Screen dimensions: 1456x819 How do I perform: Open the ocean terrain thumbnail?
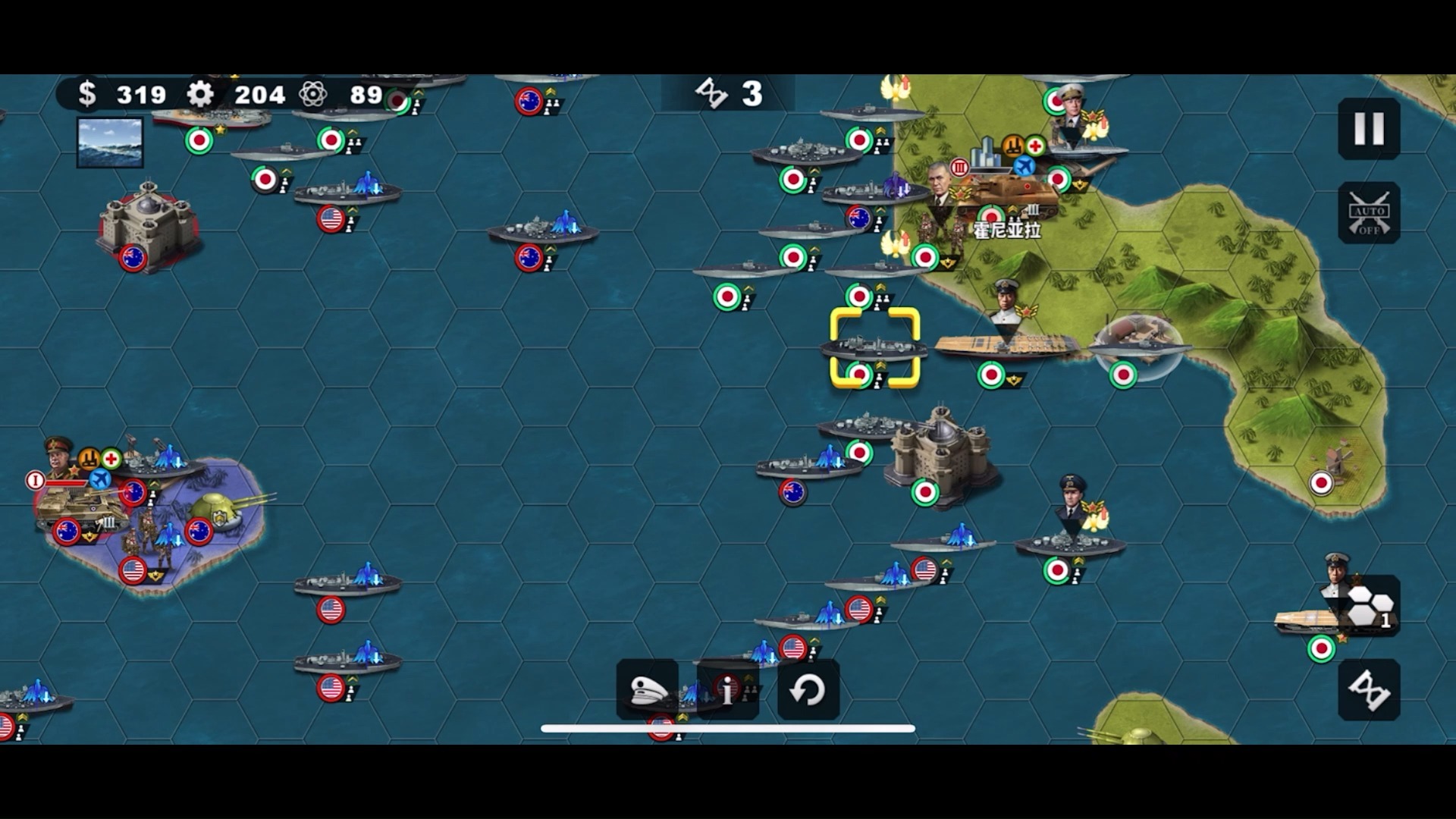pyautogui.click(x=110, y=142)
